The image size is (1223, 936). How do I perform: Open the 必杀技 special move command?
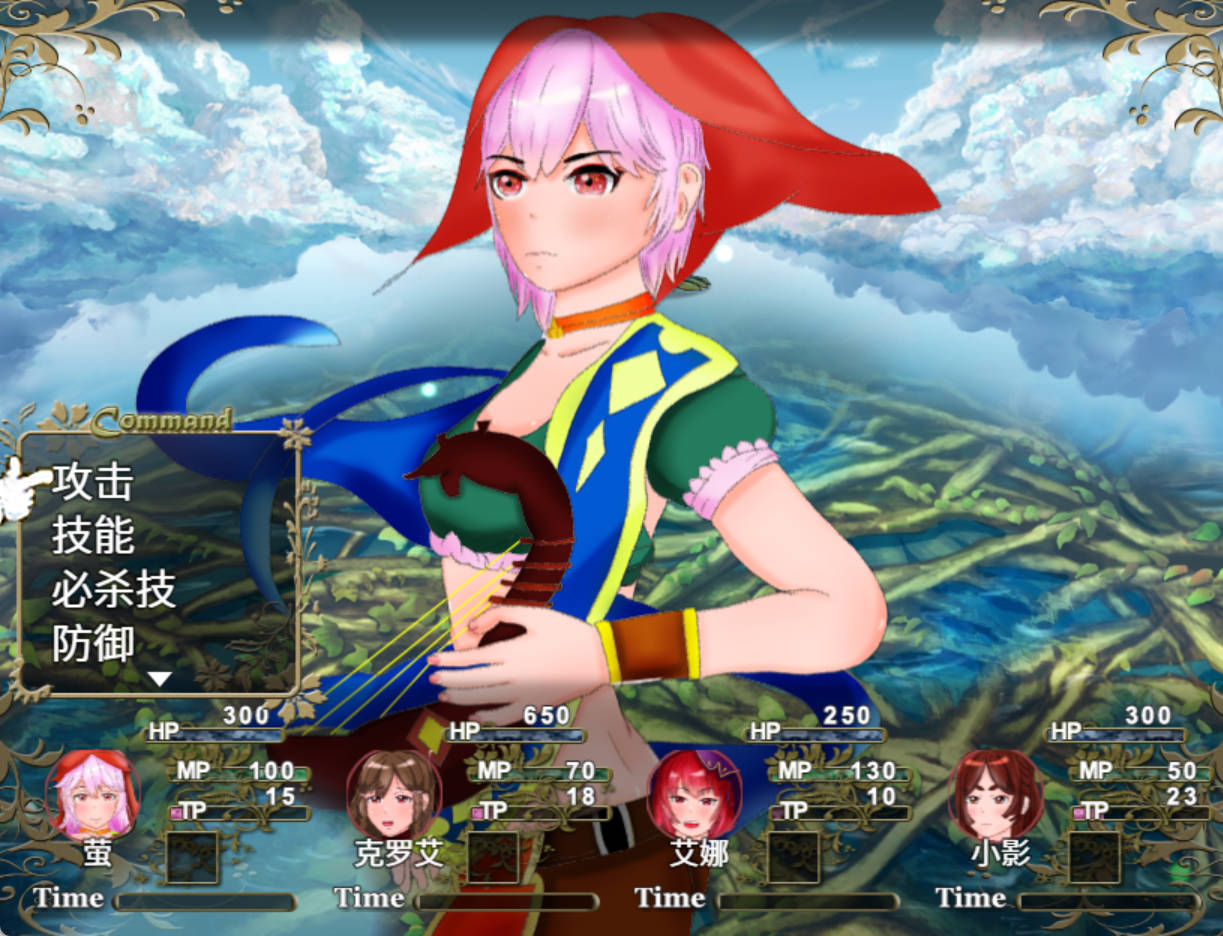114,590
